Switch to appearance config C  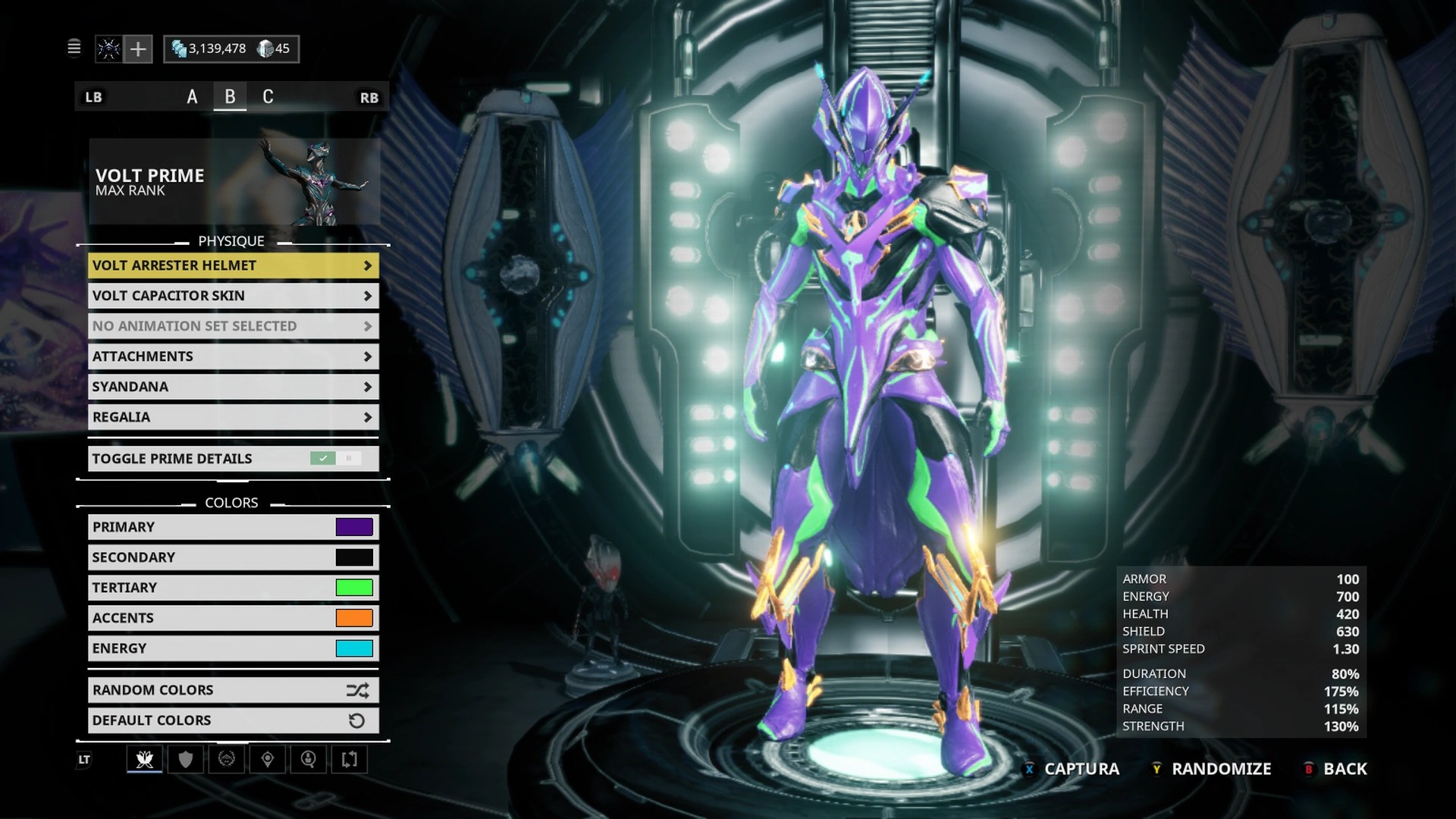pos(268,97)
